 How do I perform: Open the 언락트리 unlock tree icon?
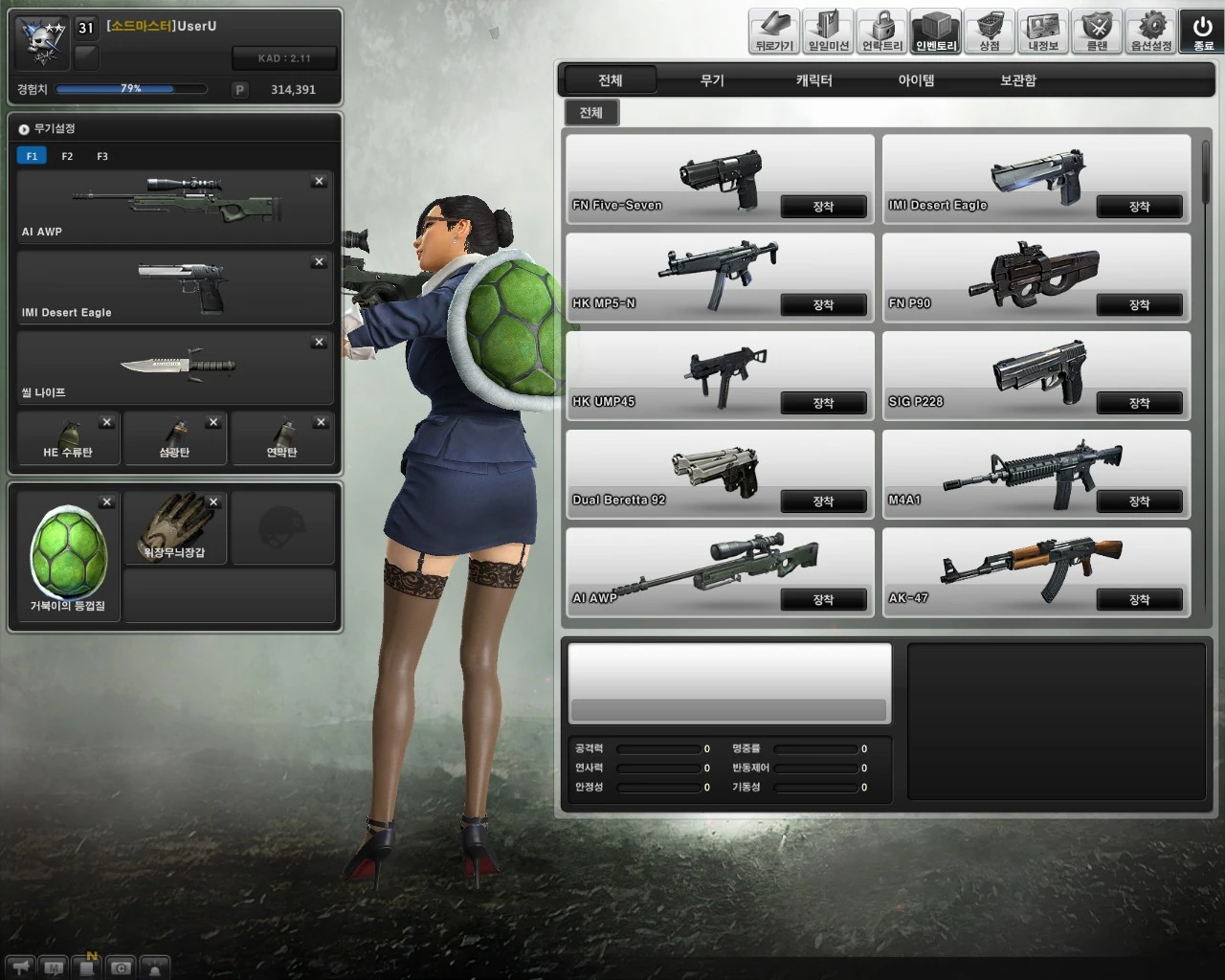point(880,29)
